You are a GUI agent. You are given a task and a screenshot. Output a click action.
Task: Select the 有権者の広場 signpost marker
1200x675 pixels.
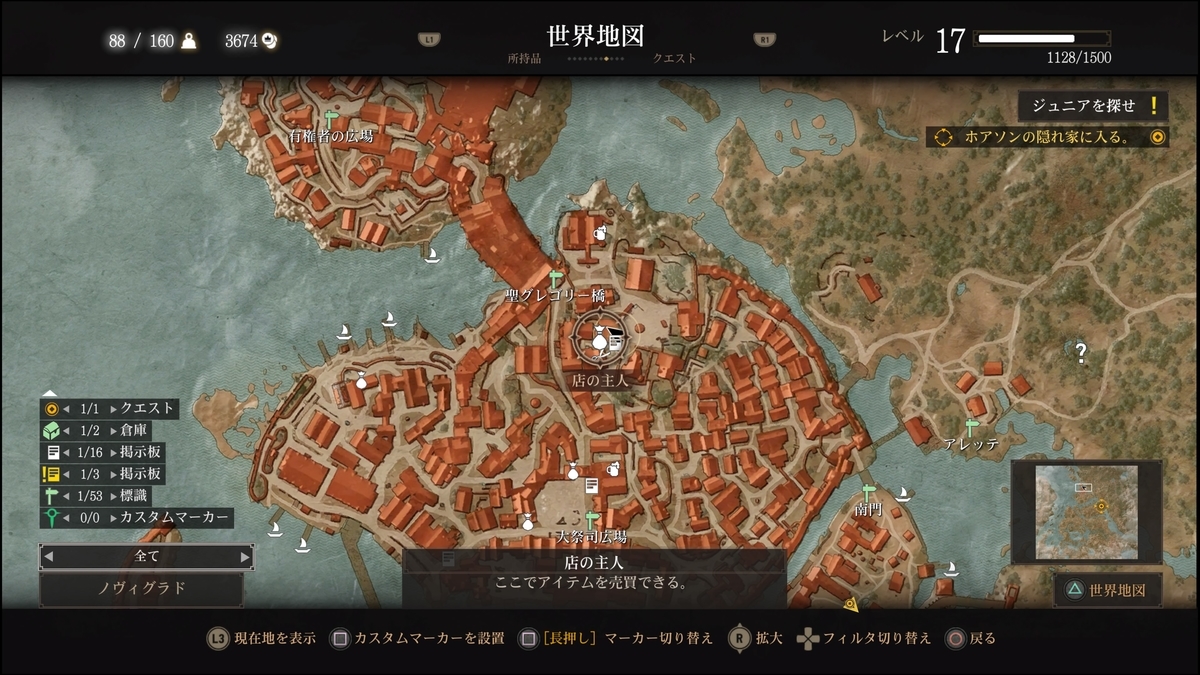[331, 119]
